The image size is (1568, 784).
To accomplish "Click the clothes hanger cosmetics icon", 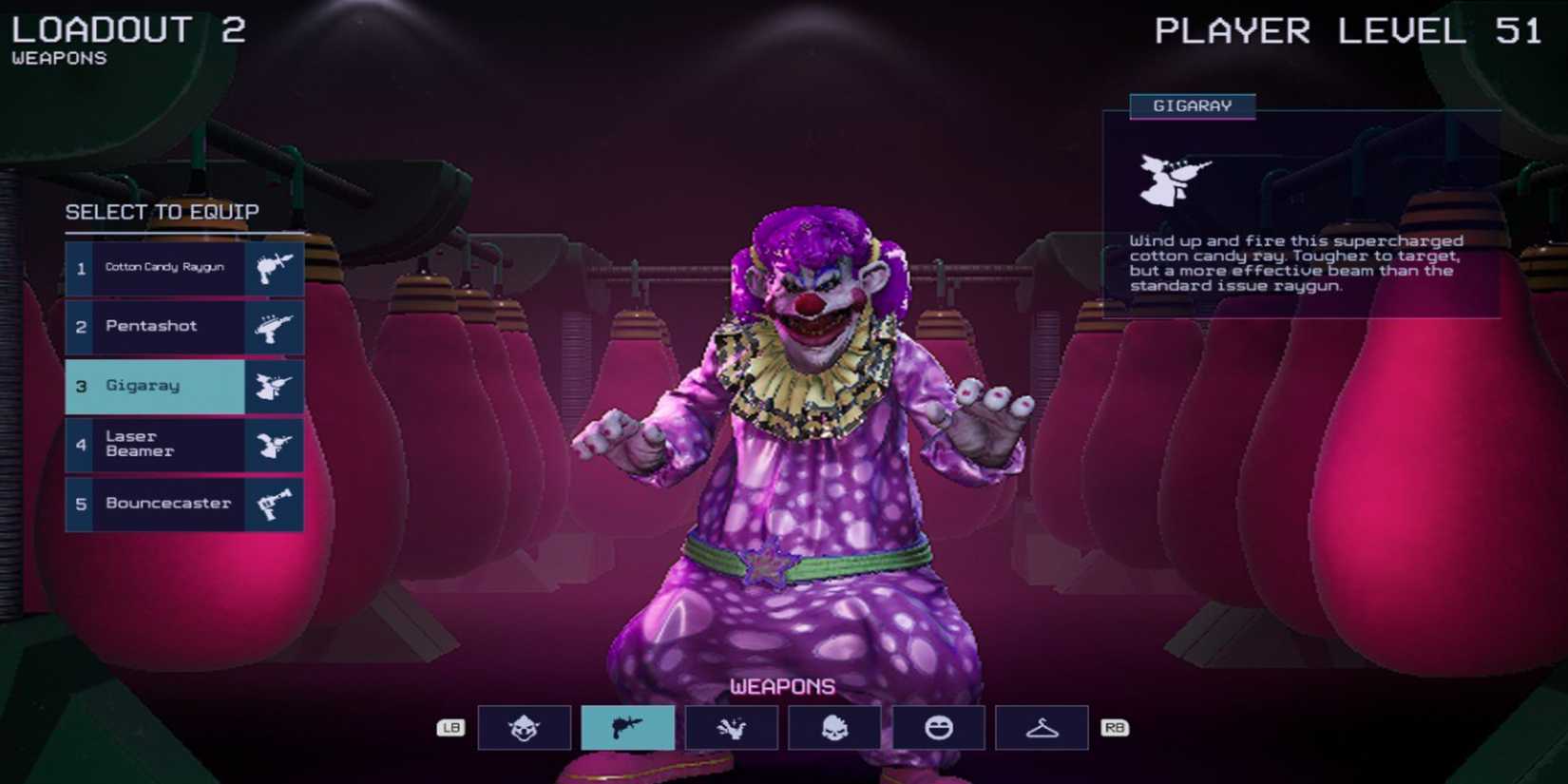I will point(1042,727).
